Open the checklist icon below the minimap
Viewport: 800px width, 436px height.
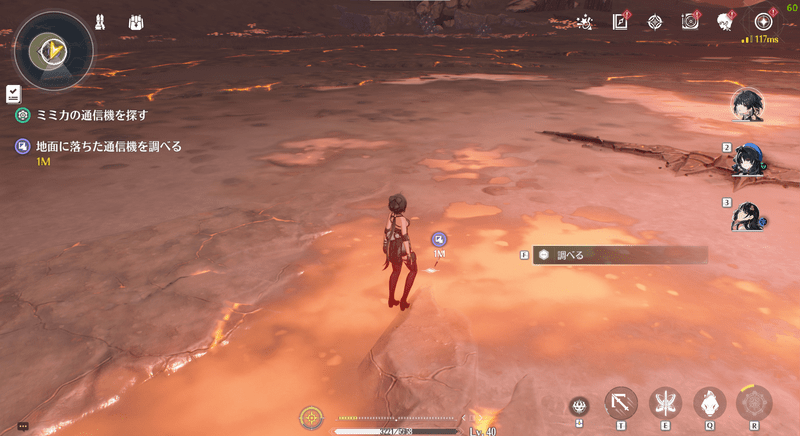(x=11, y=92)
